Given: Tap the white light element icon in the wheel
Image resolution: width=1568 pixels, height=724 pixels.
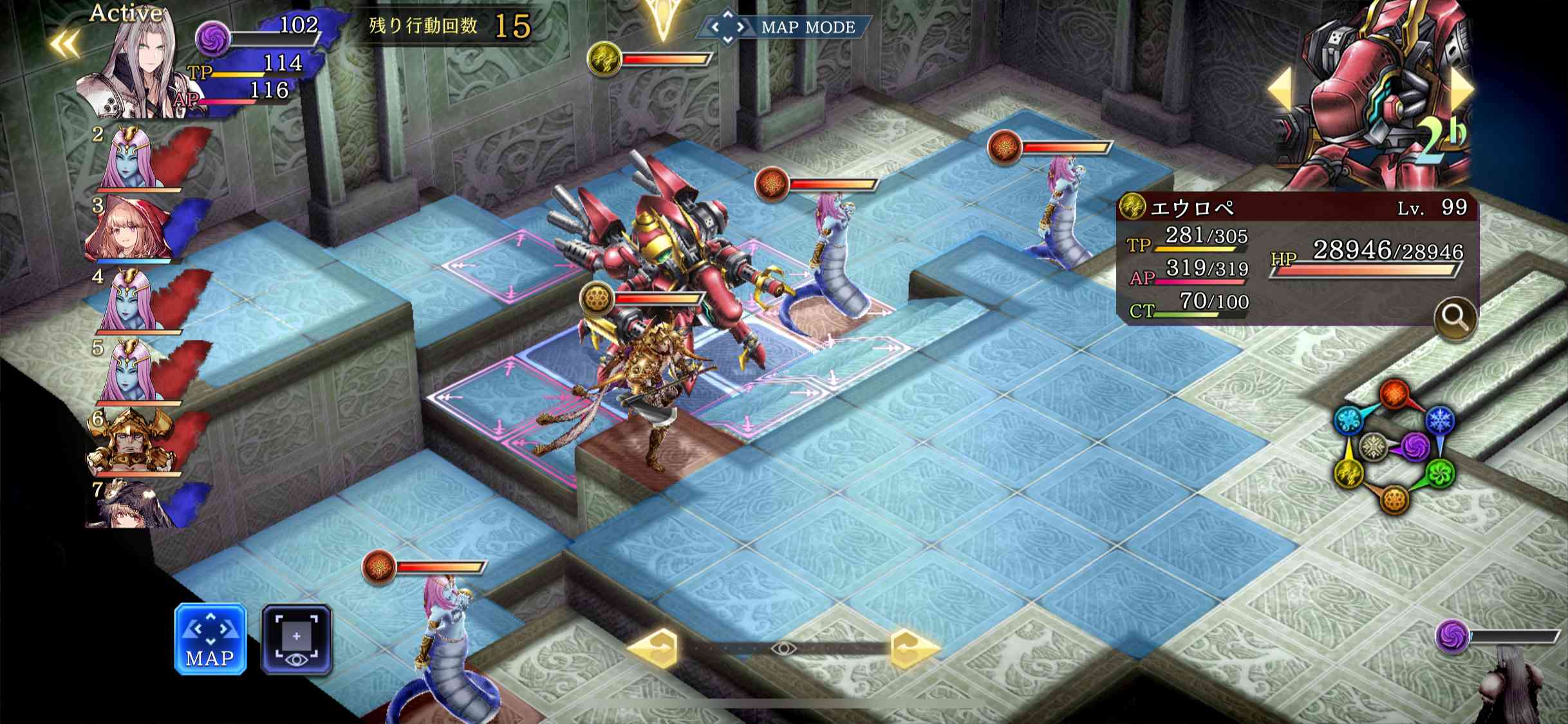Looking at the screenshot, I should [x=1373, y=447].
